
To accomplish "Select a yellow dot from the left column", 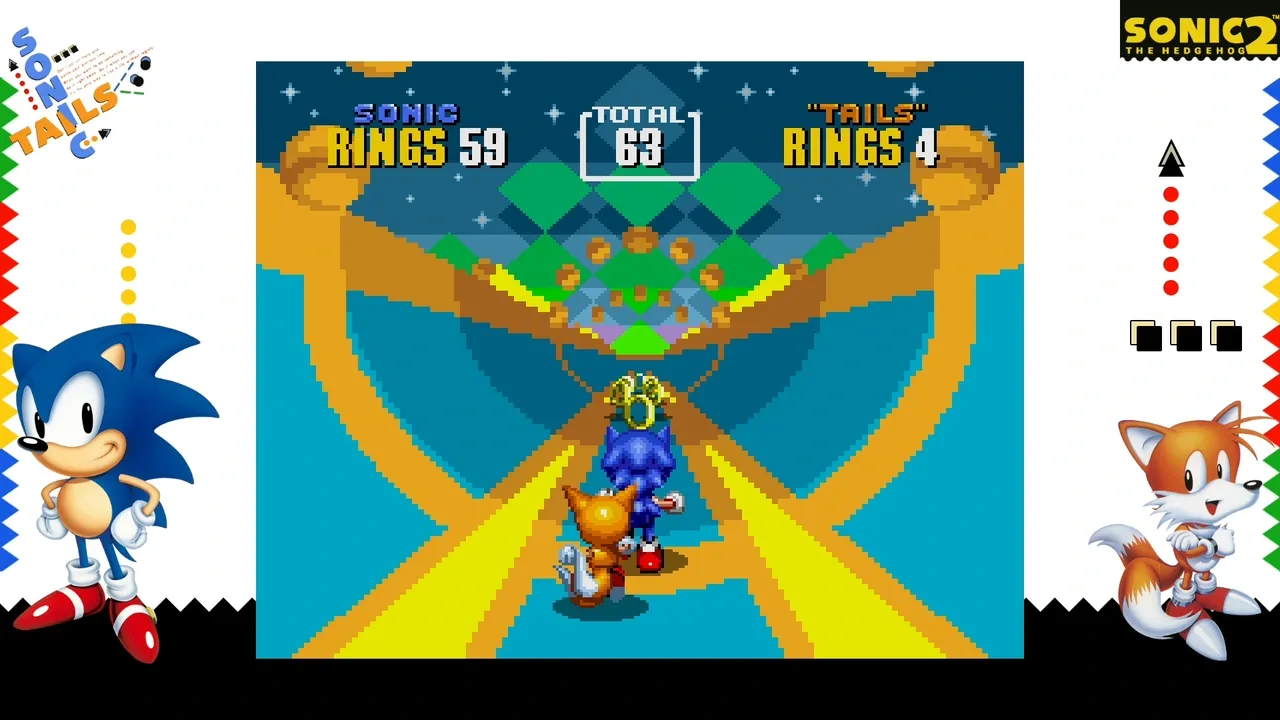I will (x=127, y=251).
